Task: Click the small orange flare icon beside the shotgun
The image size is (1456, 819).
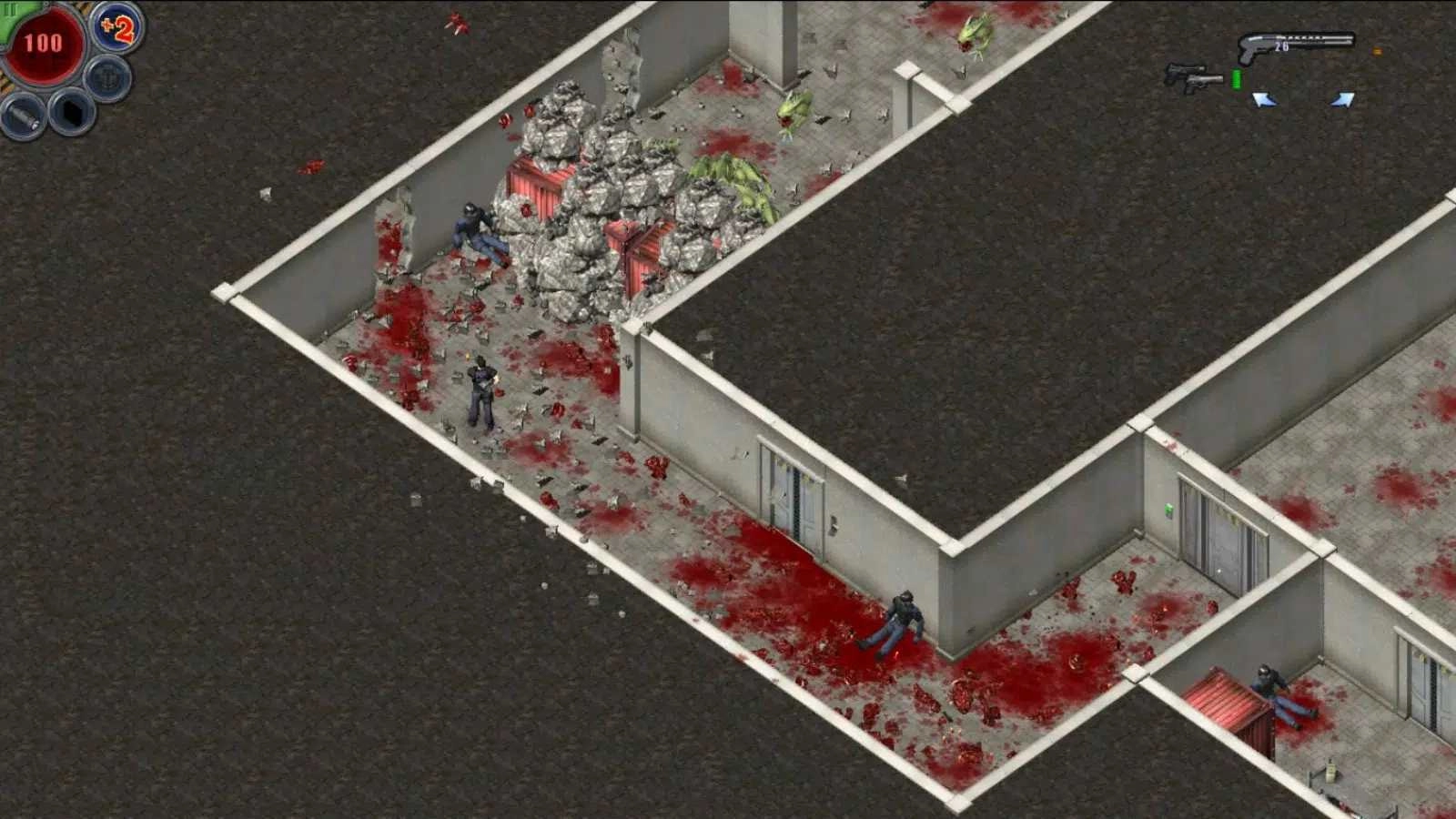Action: coord(1377,52)
